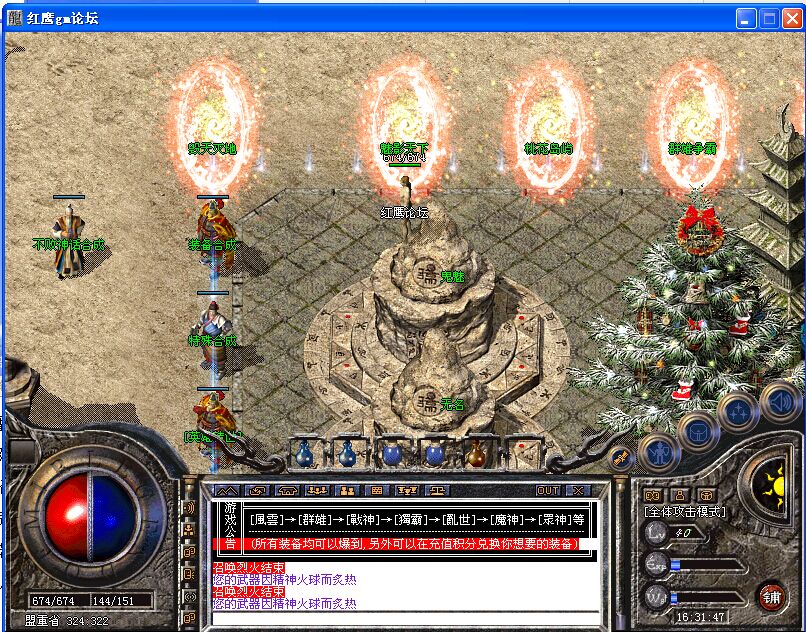Image resolution: width=806 pixels, height=632 pixels.
Task: Open the shop with the red 铺 button
Action: click(771, 596)
